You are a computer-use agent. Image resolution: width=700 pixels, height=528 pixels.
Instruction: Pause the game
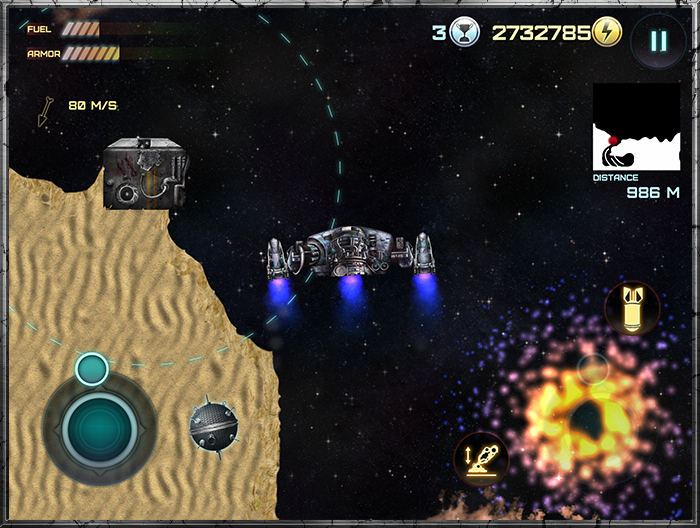657,41
